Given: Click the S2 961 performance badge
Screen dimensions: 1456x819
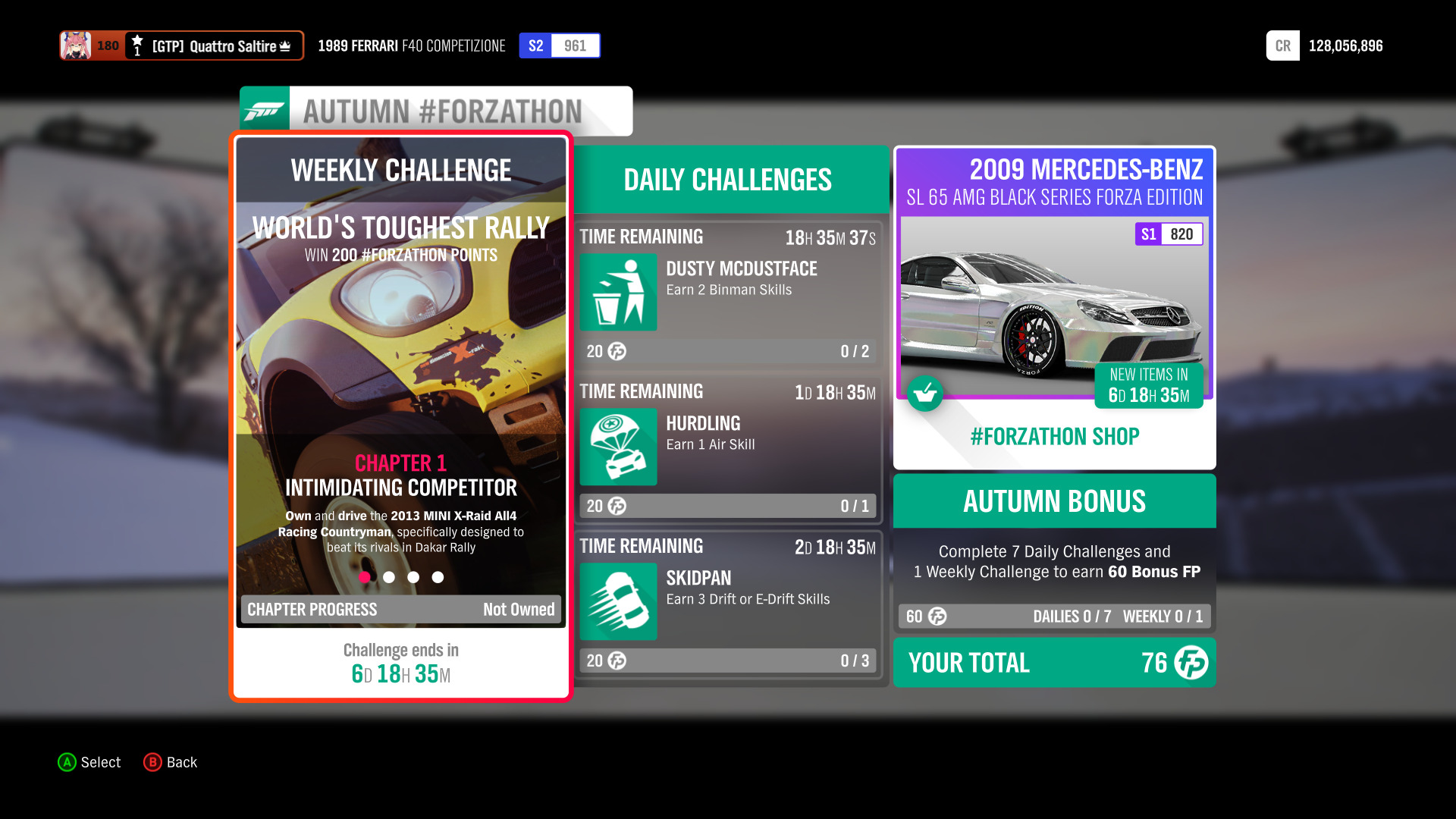Looking at the screenshot, I should (x=559, y=45).
